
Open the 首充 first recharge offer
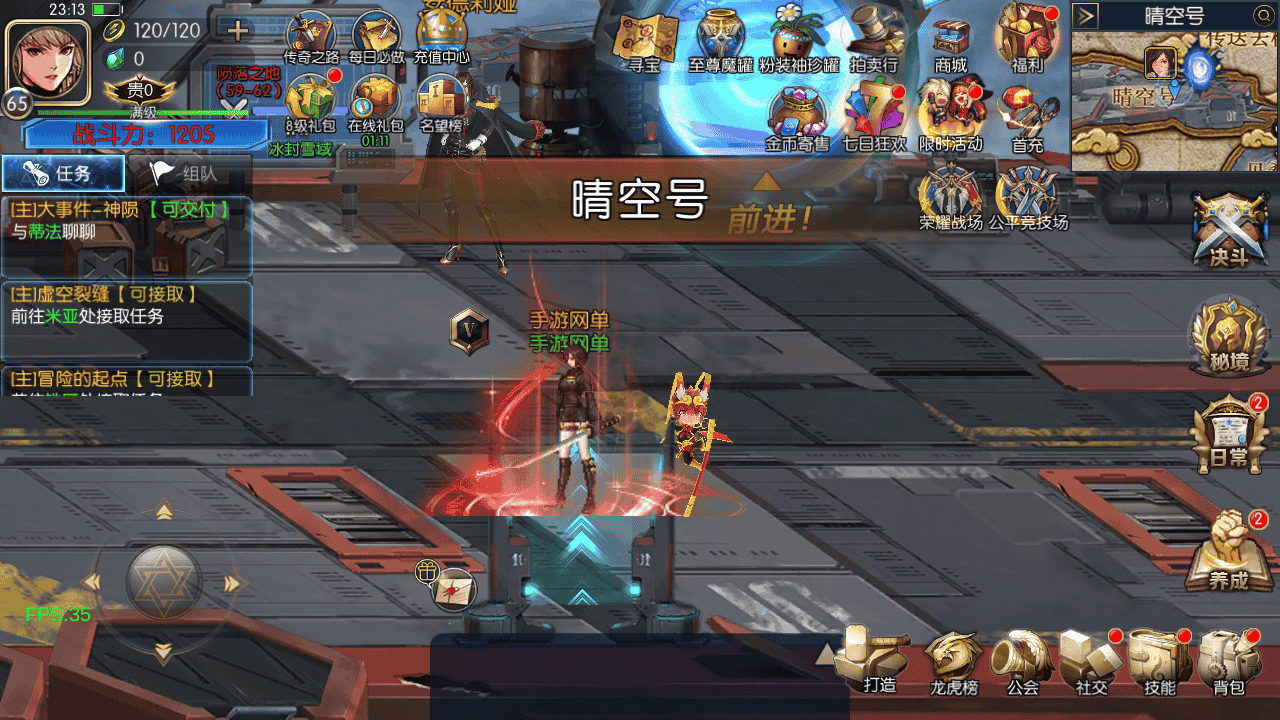pyautogui.click(x=1027, y=117)
